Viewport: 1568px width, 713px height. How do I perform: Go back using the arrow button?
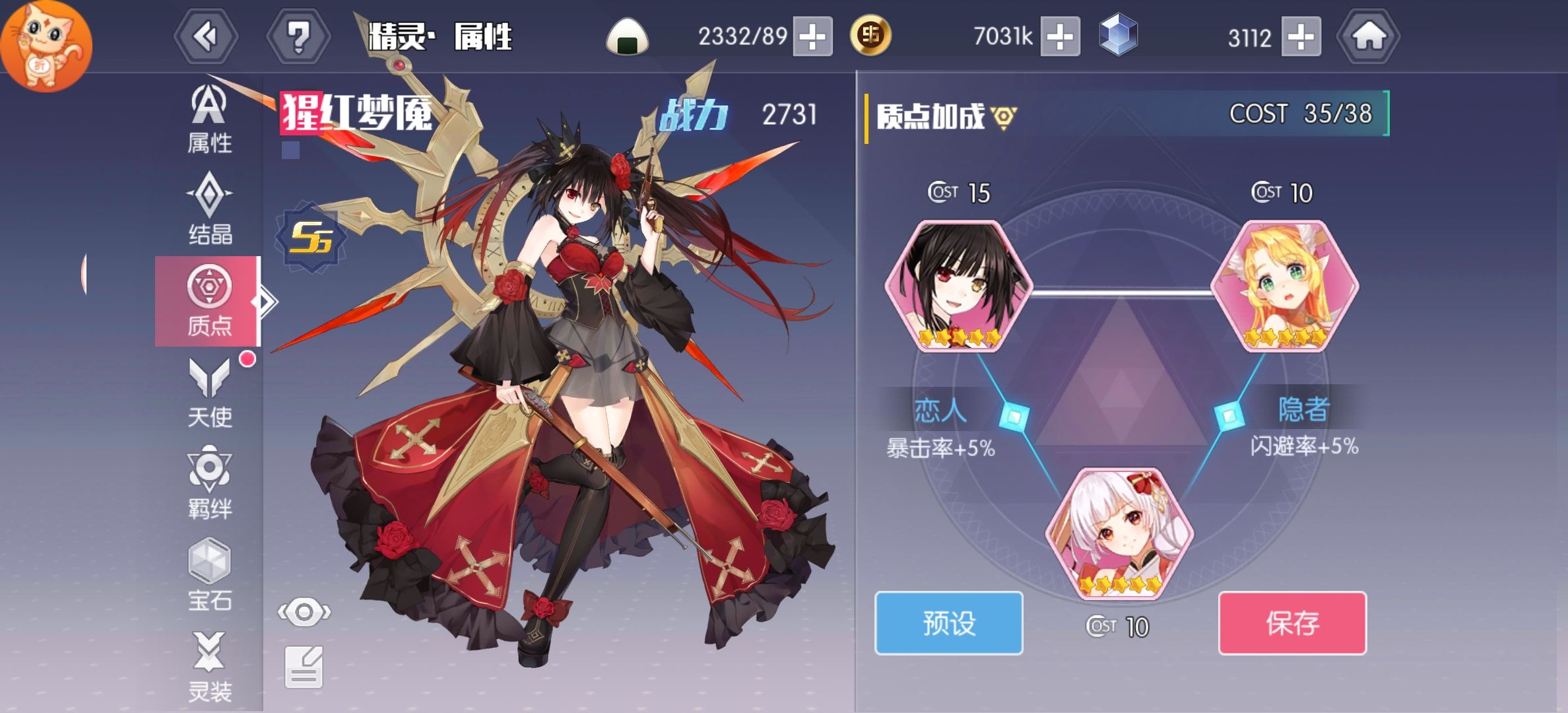(x=206, y=36)
